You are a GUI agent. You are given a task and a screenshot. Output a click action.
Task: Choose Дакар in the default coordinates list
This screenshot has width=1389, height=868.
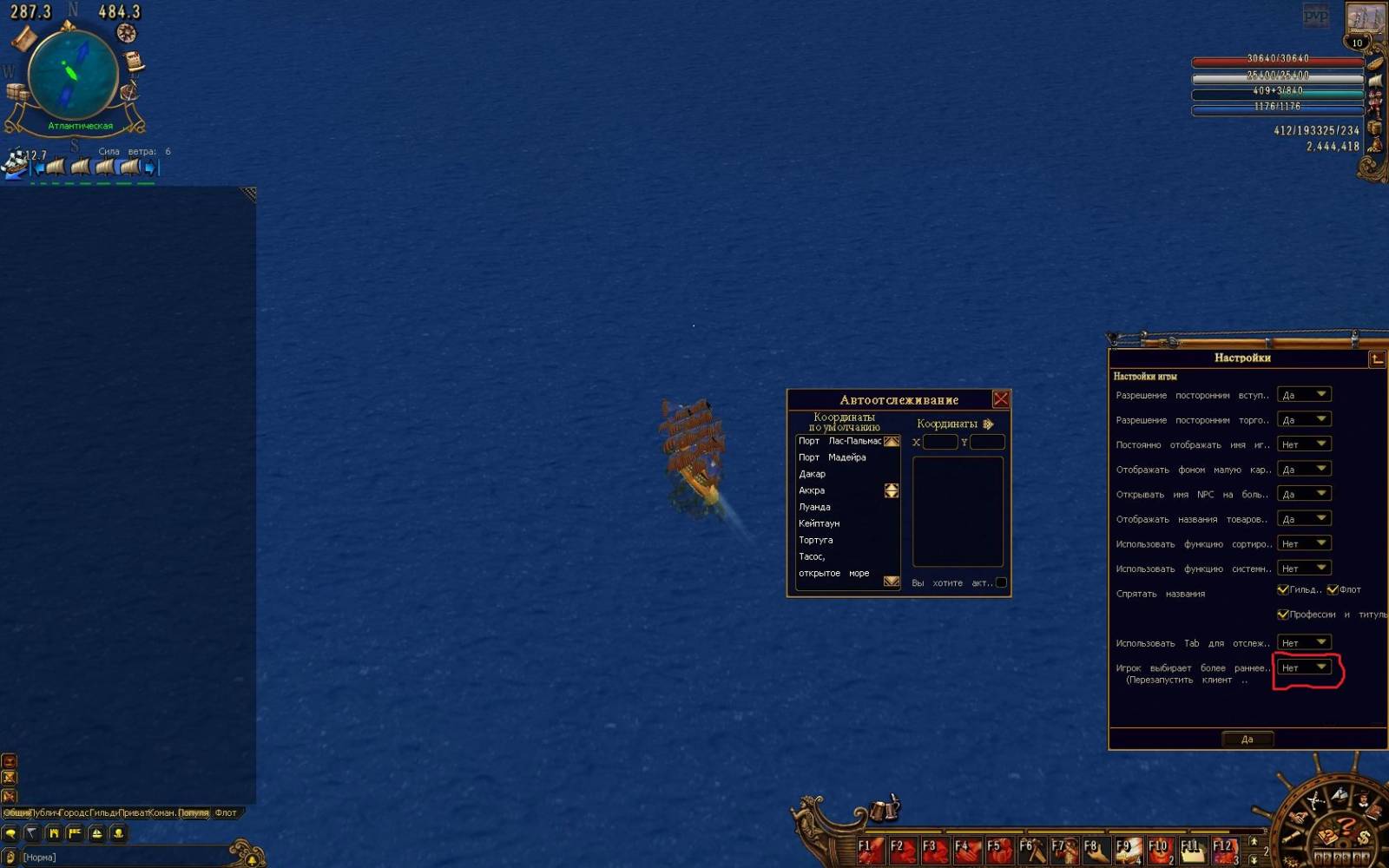click(x=813, y=474)
